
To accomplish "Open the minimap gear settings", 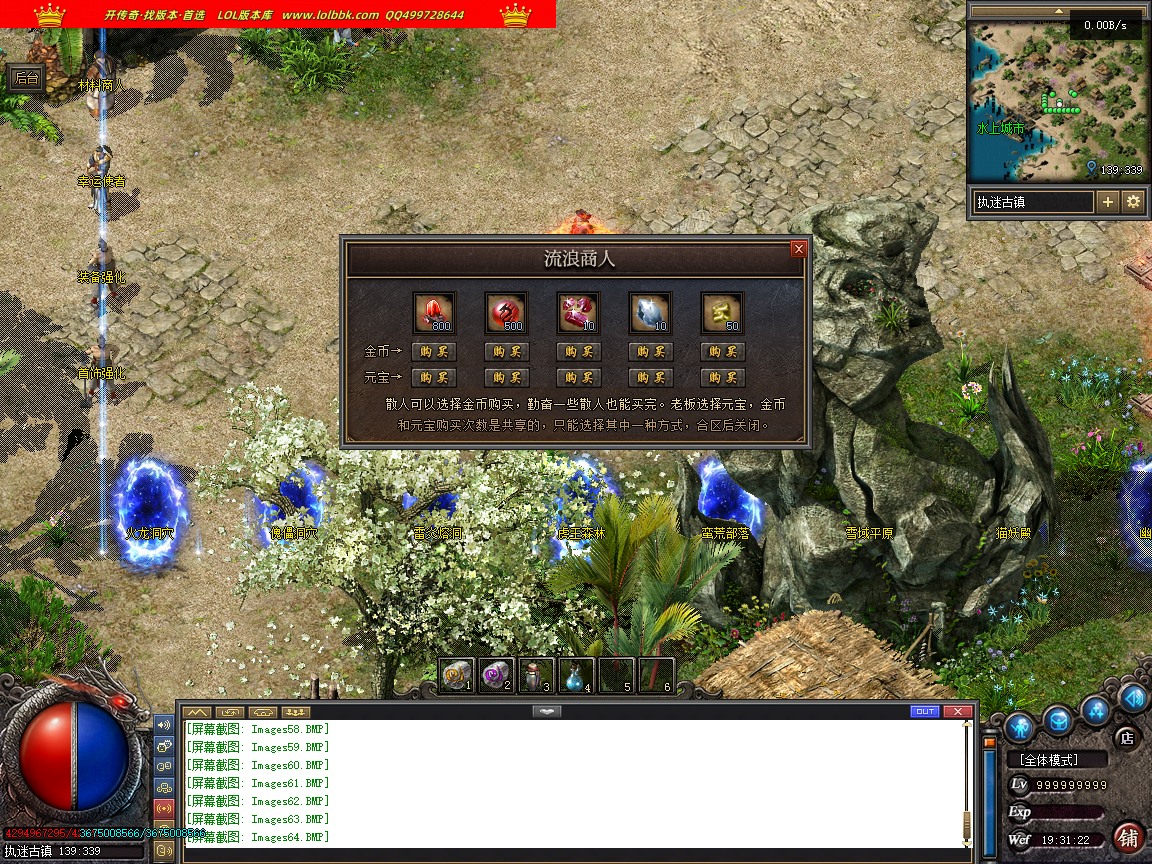I will (1133, 202).
